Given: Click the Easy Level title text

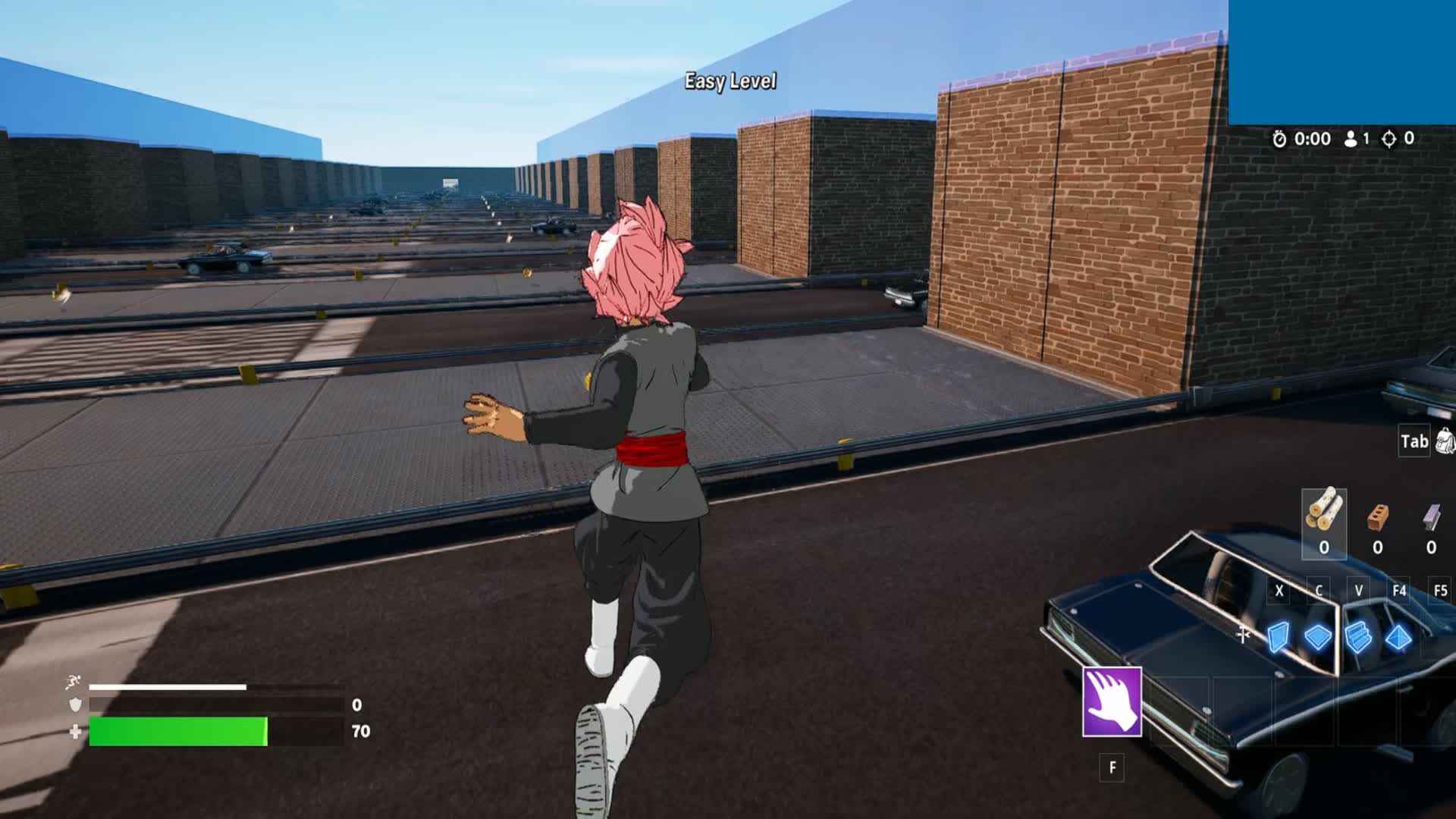Looking at the screenshot, I should tap(730, 80).
